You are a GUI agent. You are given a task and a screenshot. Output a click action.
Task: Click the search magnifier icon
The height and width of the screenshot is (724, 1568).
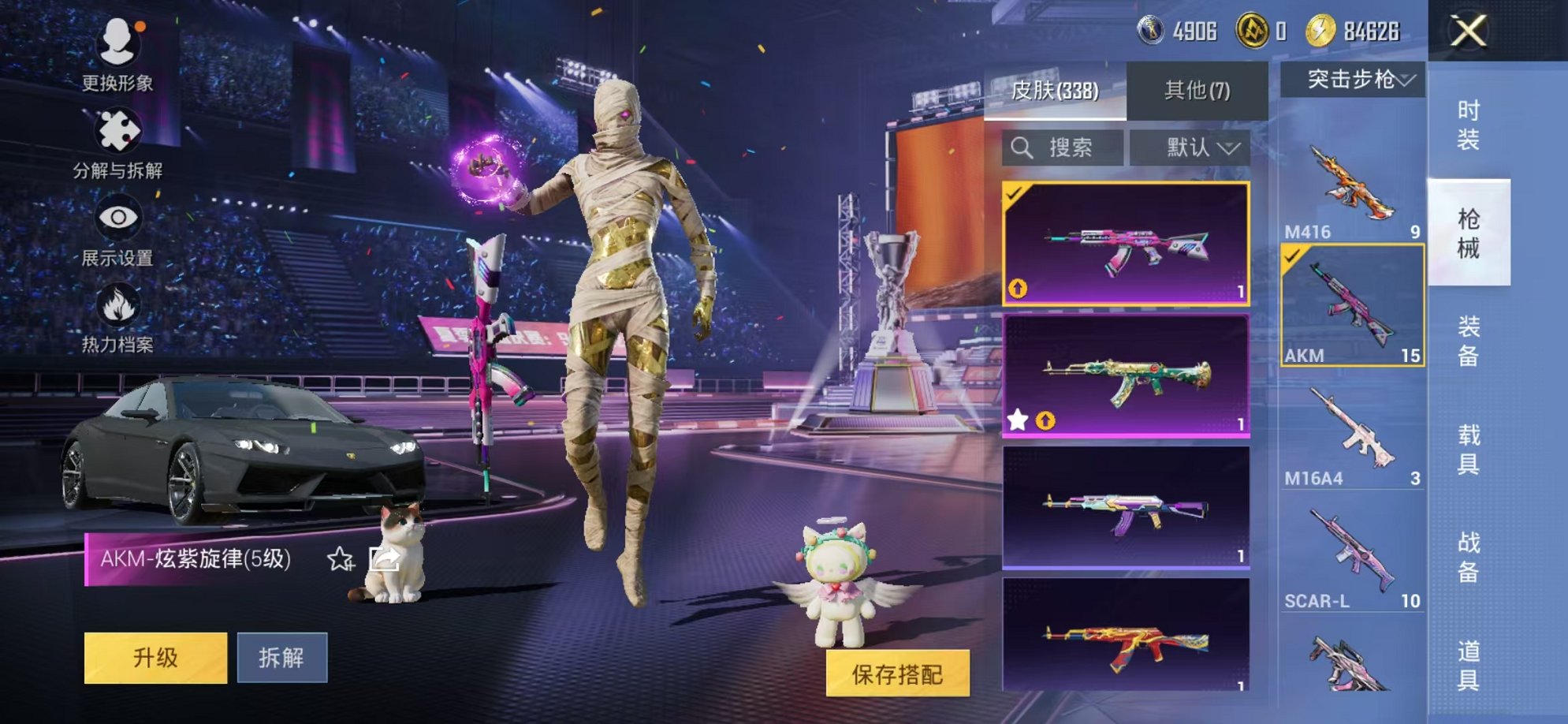coord(1023,145)
